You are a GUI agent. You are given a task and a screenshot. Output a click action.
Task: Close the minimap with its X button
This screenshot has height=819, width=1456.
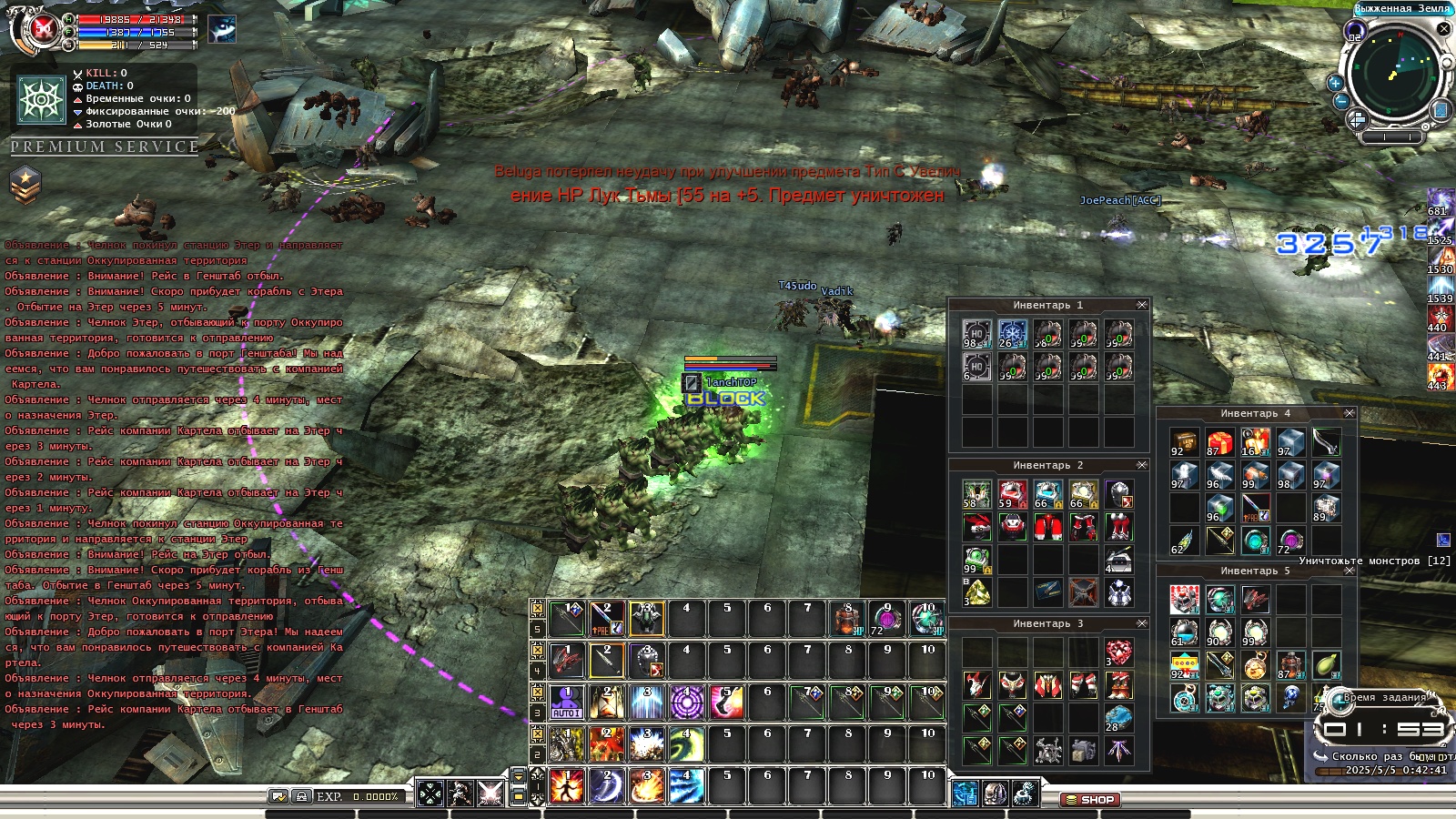click(x=1443, y=29)
